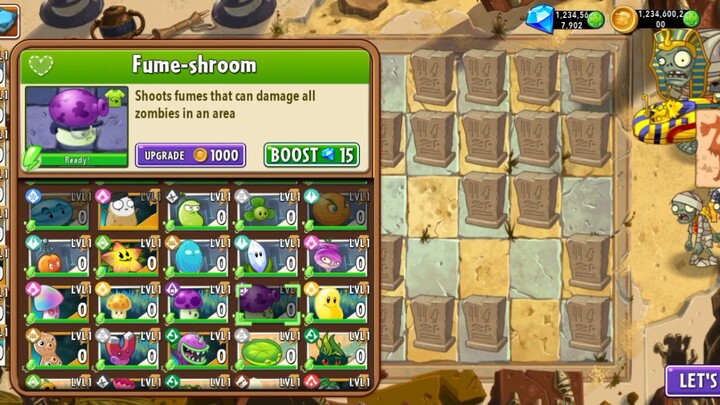Buy more coins with the green plus
Image resolution: width=720 pixels, height=405 pixels.
[x=691, y=18]
